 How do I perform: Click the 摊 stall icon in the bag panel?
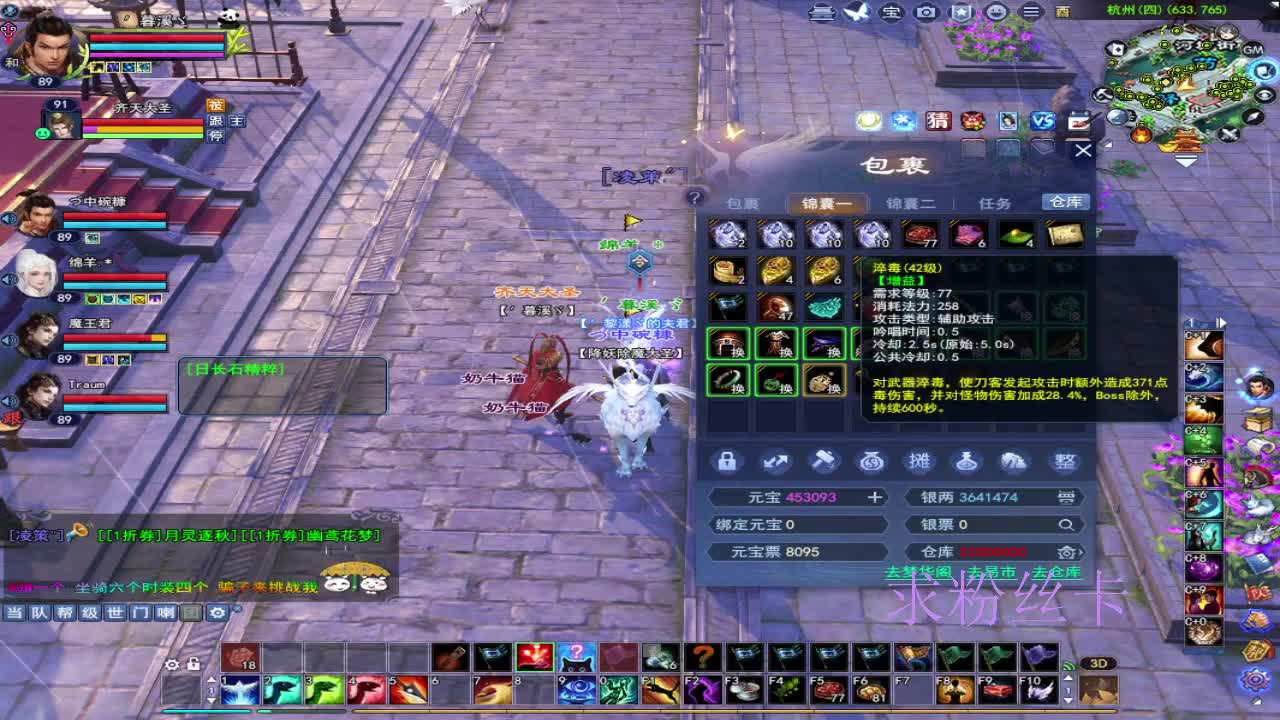pos(919,462)
